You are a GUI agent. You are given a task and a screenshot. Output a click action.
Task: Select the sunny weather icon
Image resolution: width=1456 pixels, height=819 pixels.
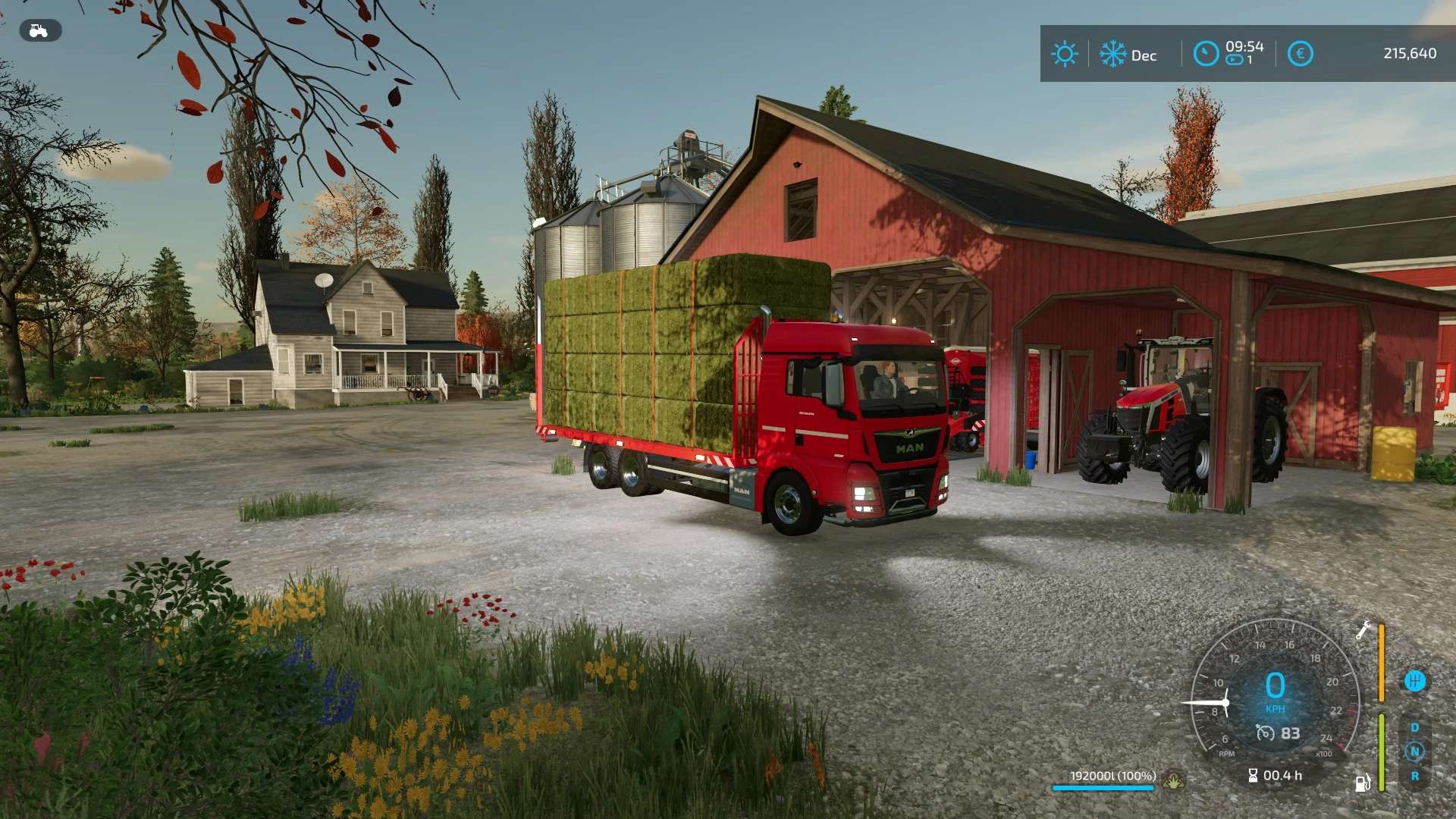[x=1064, y=55]
